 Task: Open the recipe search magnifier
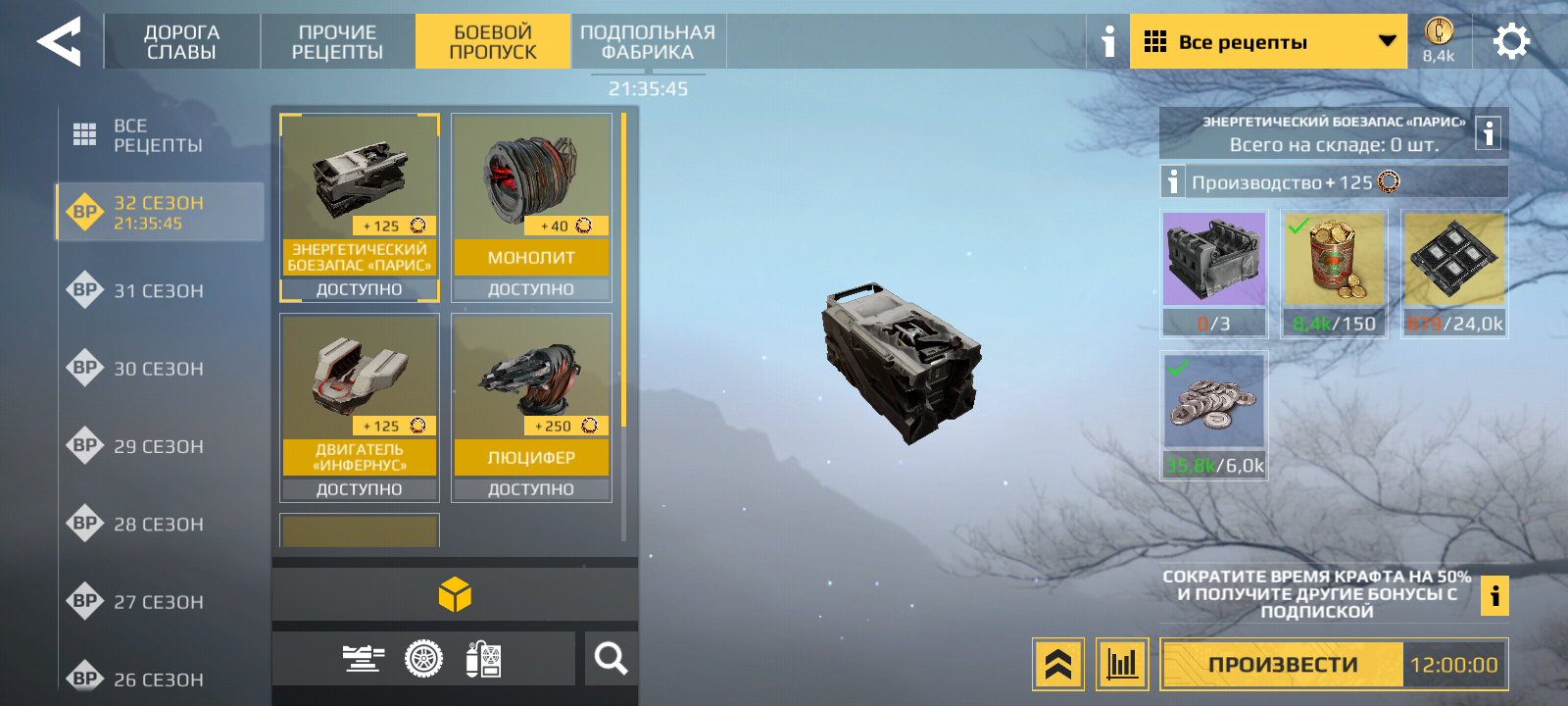pos(611,659)
